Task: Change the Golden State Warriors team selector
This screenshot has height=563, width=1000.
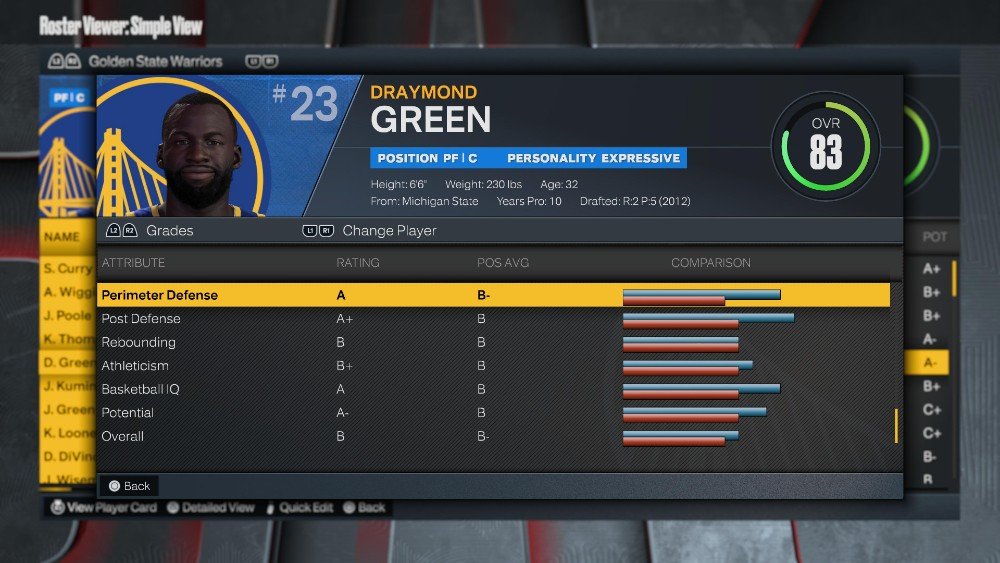Action: pyautogui.click(x=155, y=61)
